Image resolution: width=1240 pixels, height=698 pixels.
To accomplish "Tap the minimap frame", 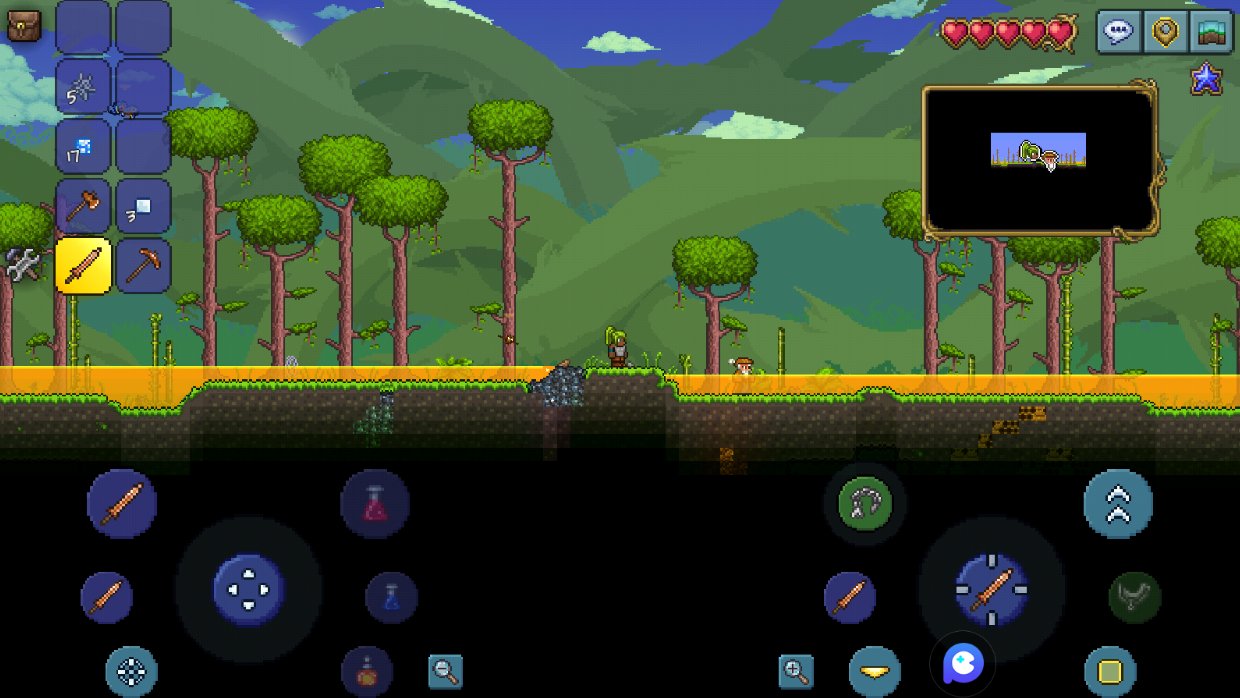I will pyautogui.click(x=1039, y=160).
